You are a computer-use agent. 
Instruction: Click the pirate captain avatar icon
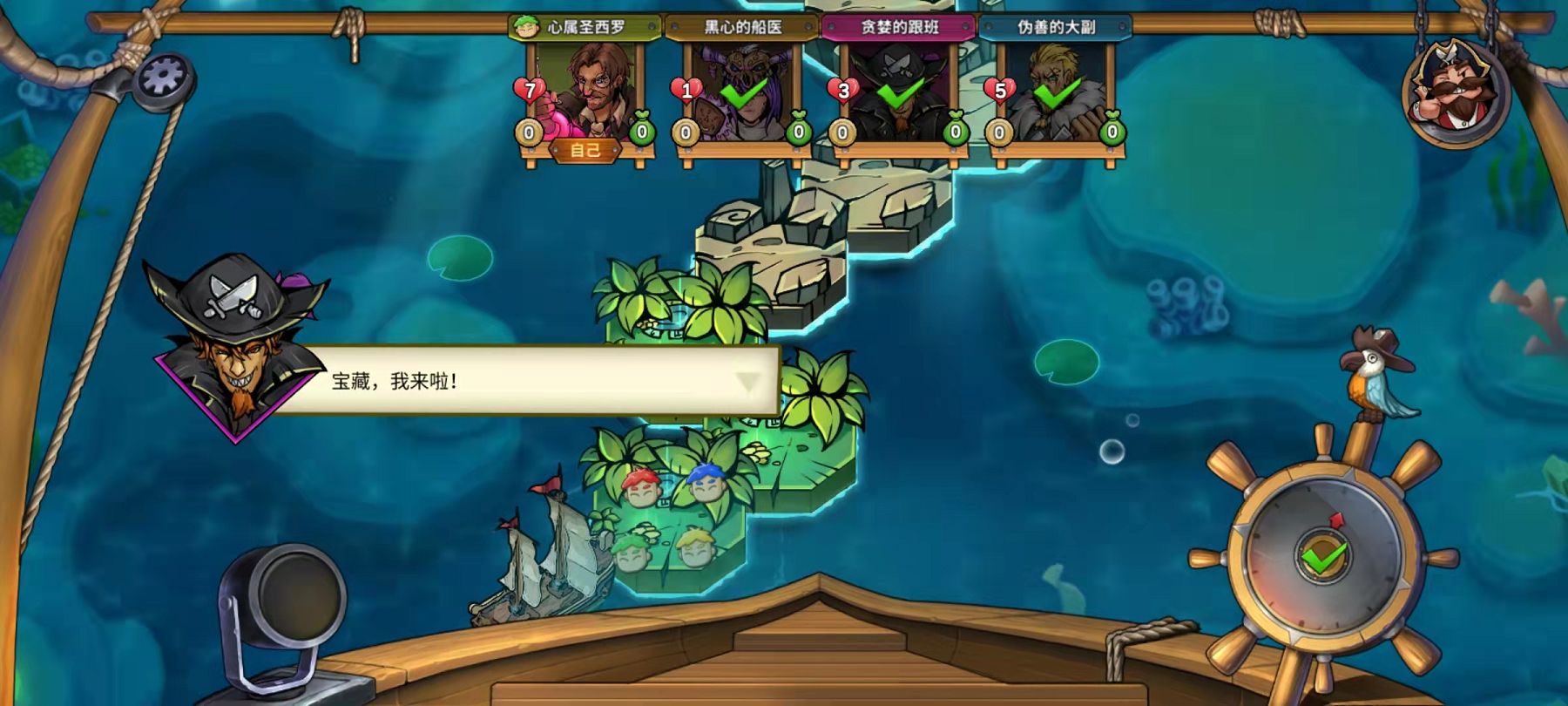[1453, 92]
